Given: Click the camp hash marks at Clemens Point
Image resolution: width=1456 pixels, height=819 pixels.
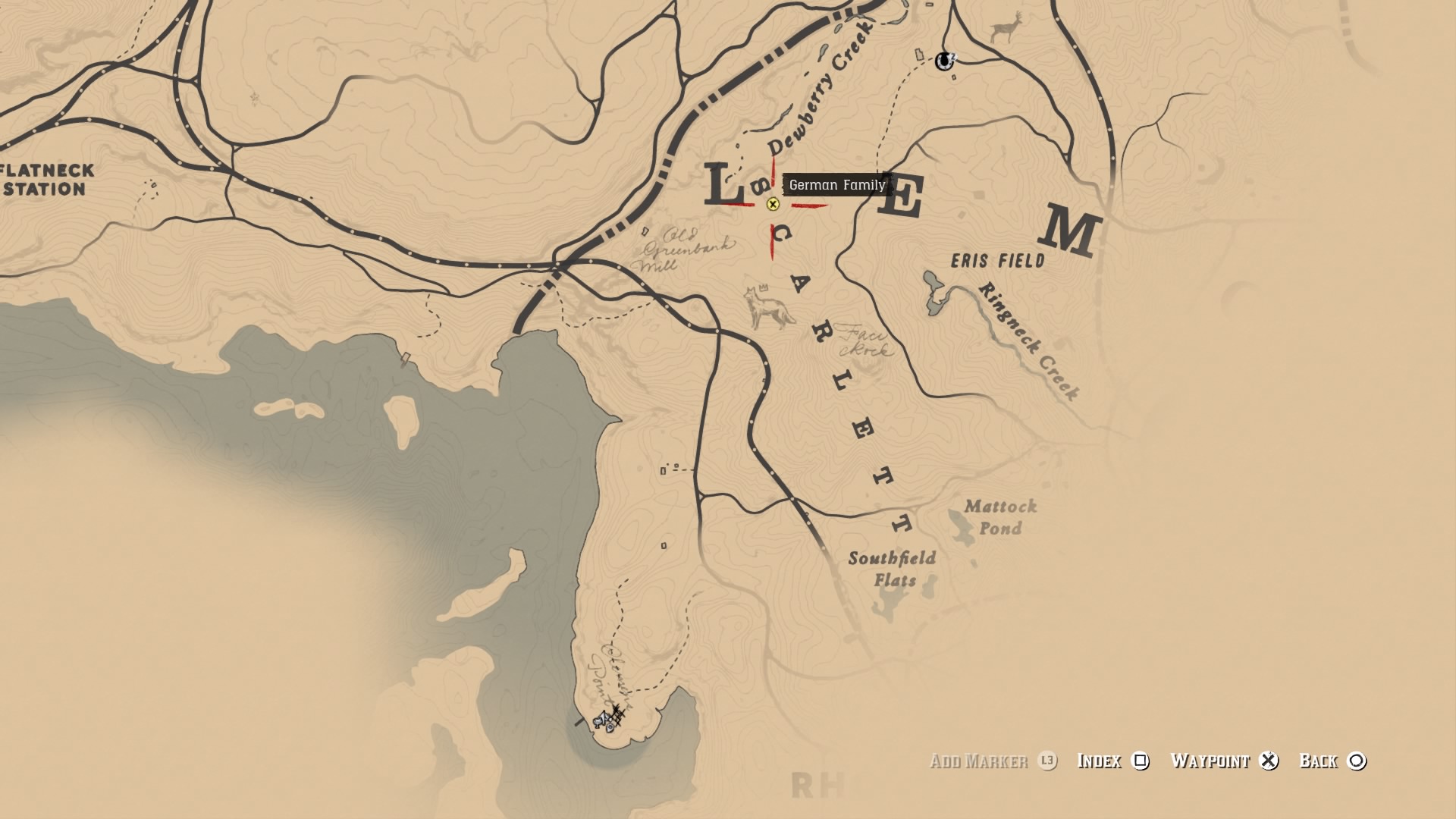Looking at the screenshot, I should 617,712.
